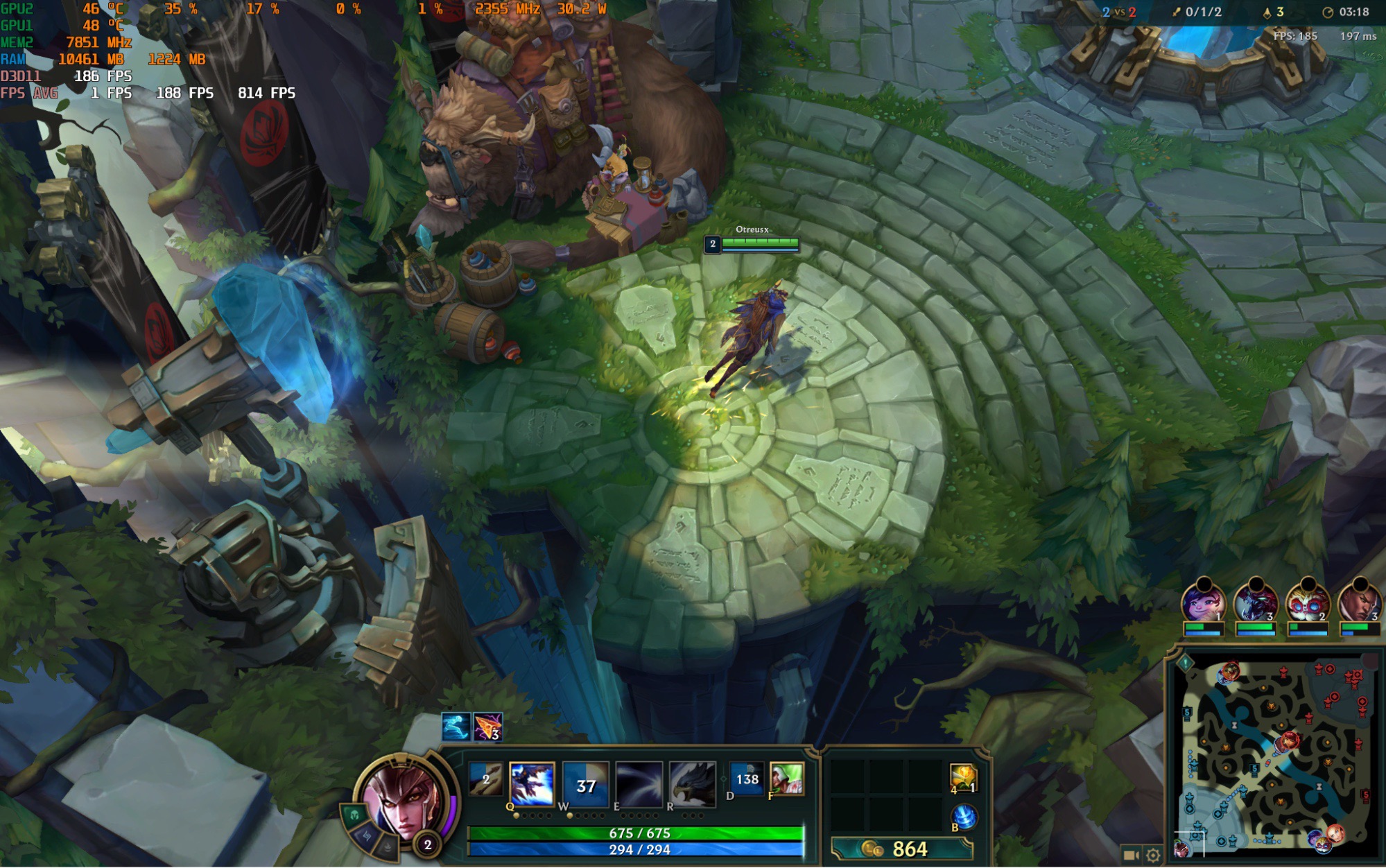Use the yellow ward trinket
This screenshot has height=868, width=1386.
pos(963,778)
